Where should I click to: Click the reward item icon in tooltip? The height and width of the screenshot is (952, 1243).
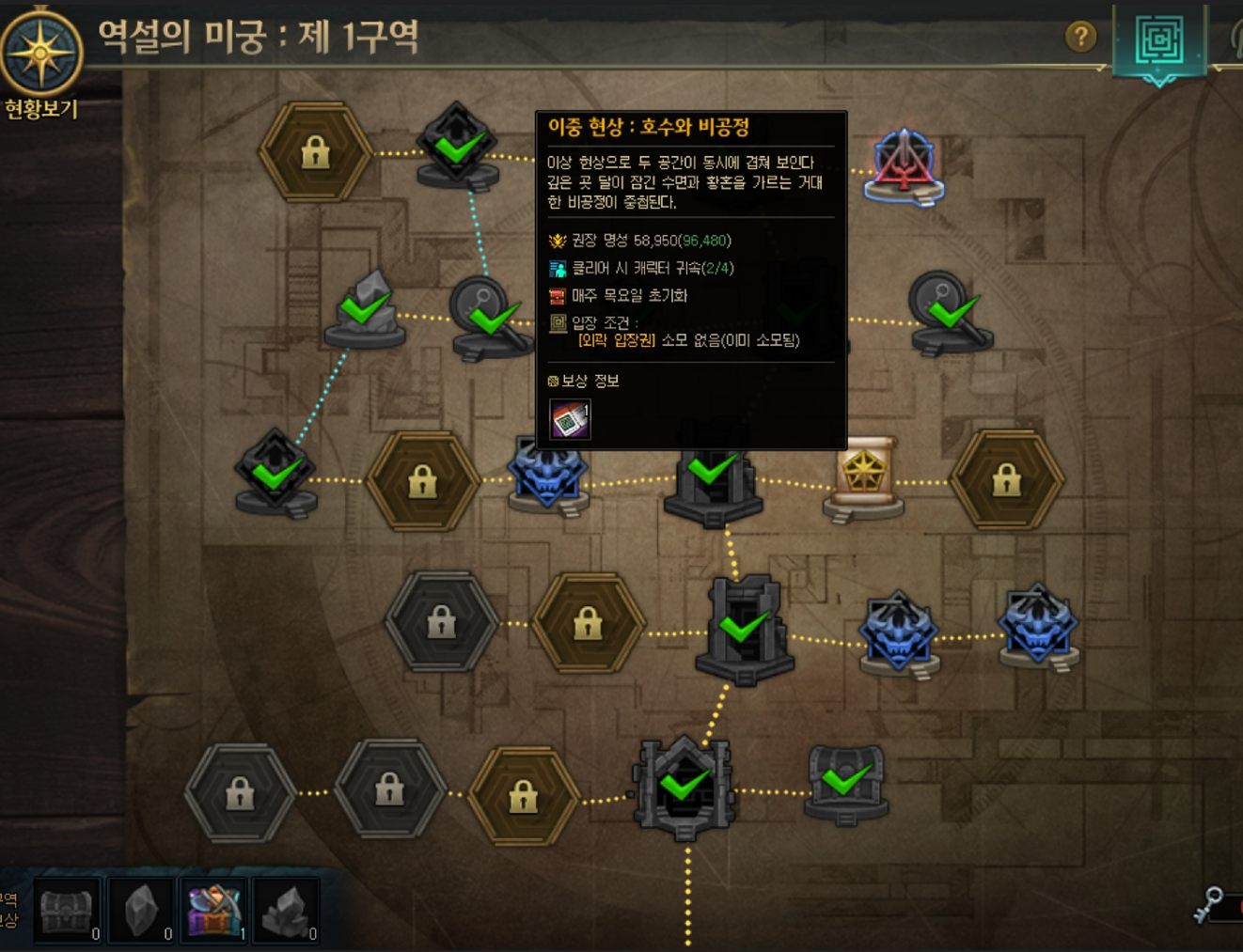pyautogui.click(x=570, y=419)
